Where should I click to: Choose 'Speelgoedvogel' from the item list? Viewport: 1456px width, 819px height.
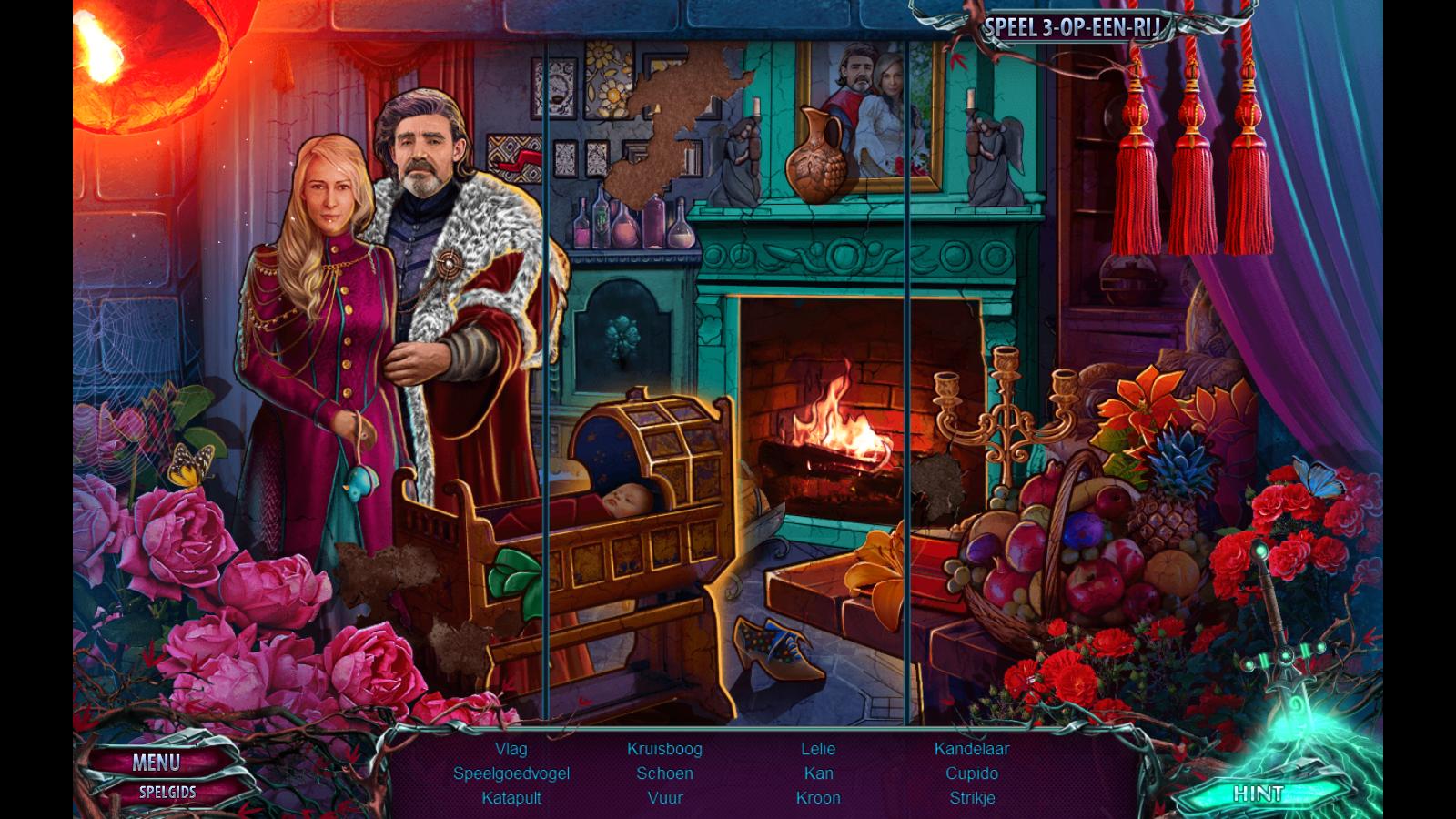[x=511, y=773]
